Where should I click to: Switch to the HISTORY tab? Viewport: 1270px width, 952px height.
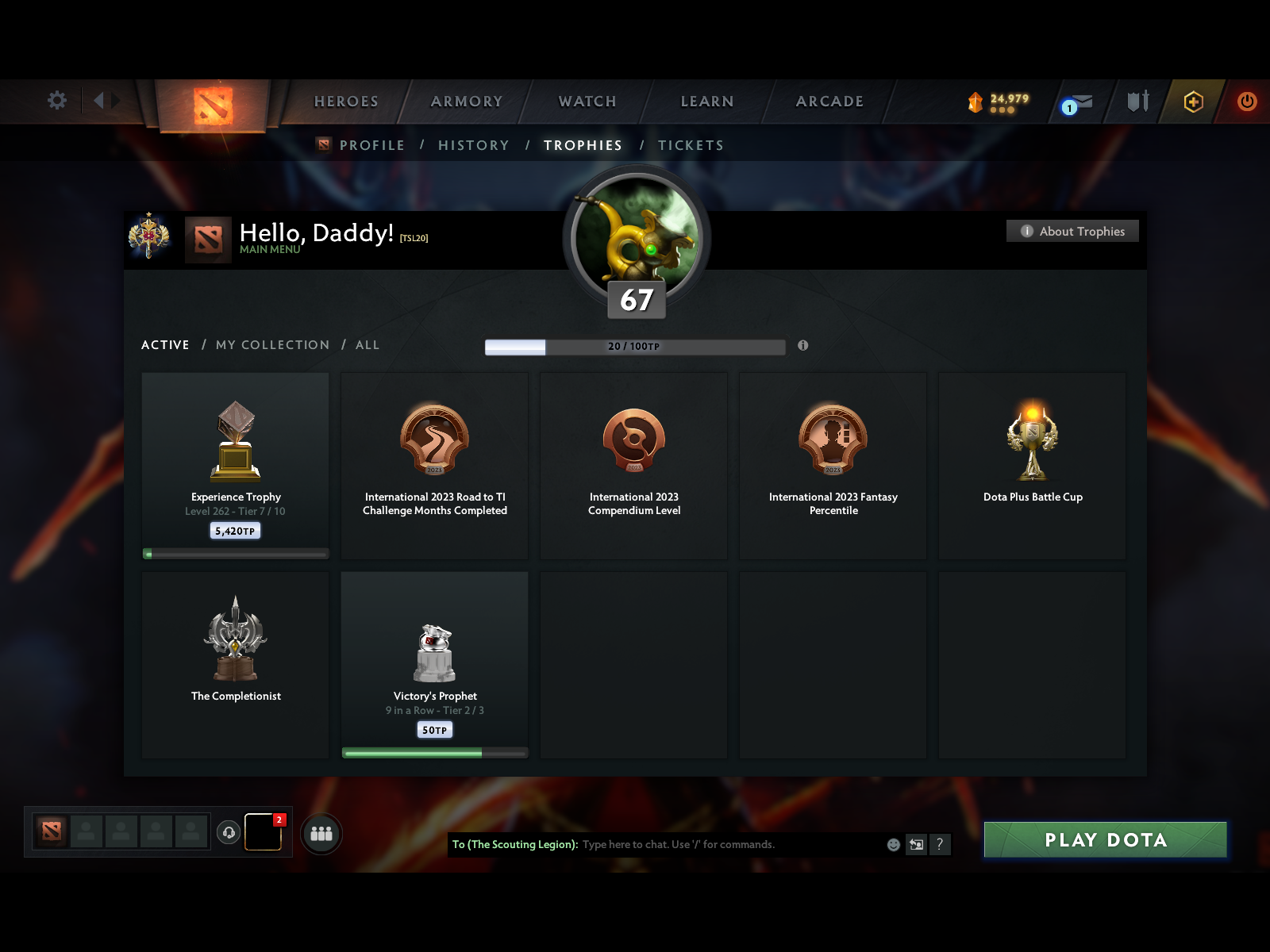[473, 145]
